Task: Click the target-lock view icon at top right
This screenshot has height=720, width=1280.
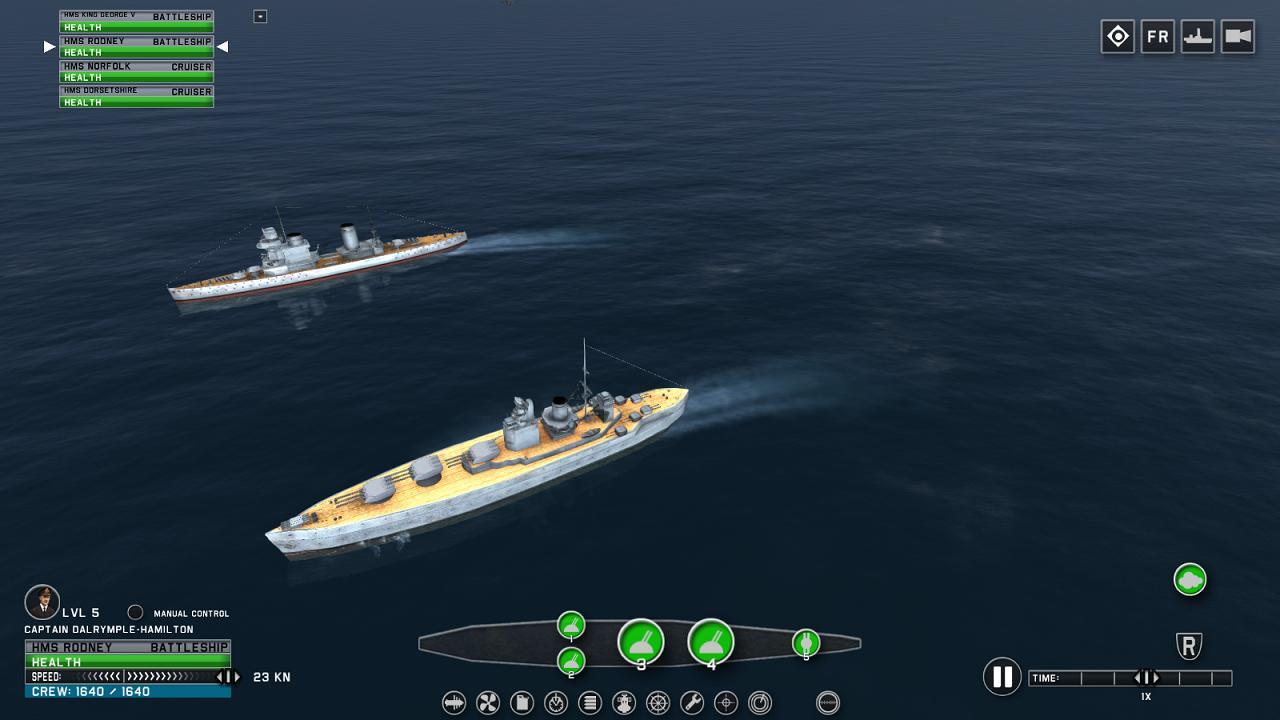Action: pyautogui.click(x=1117, y=37)
